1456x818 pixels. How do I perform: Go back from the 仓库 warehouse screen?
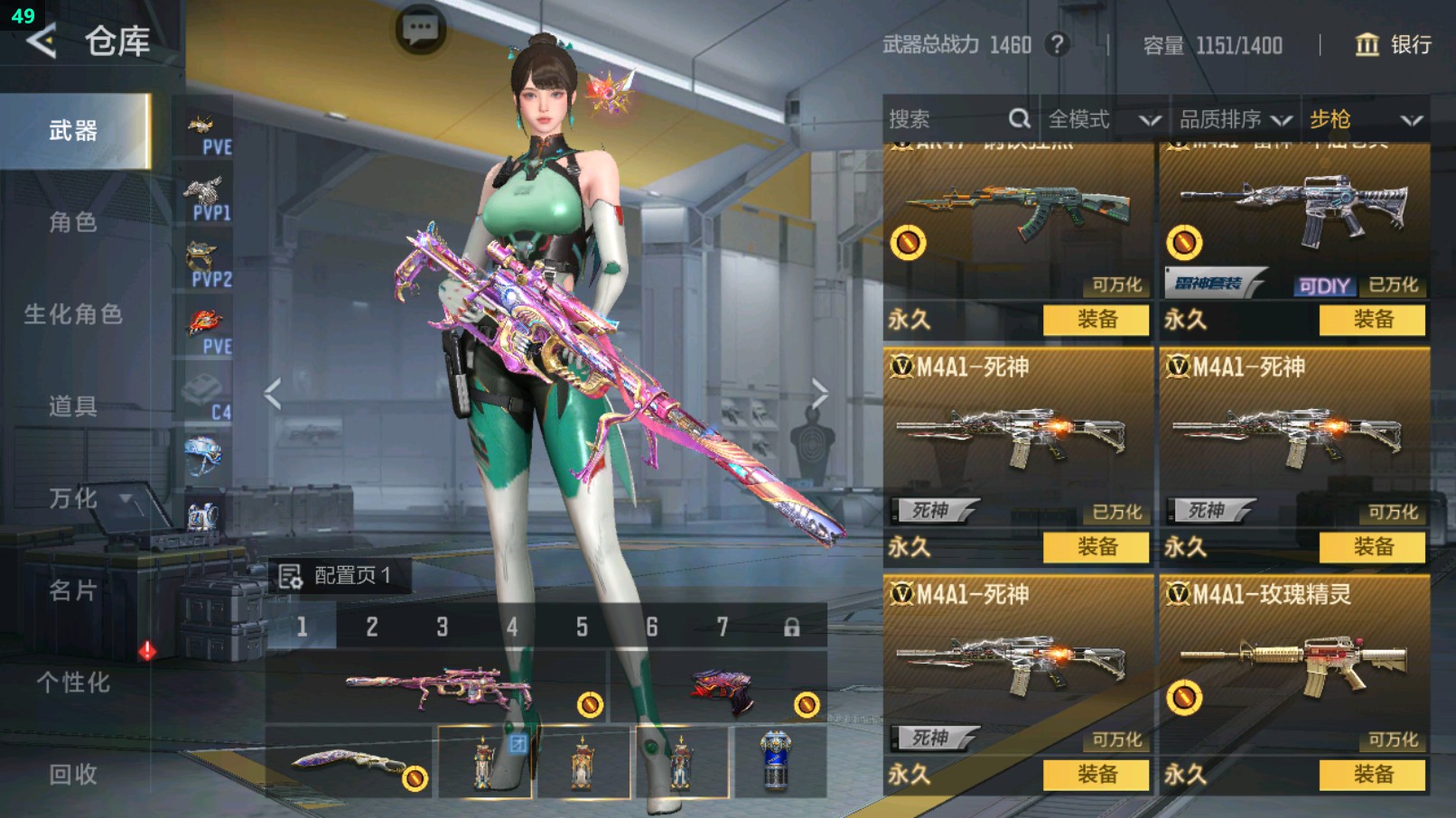pyautogui.click(x=41, y=41)
